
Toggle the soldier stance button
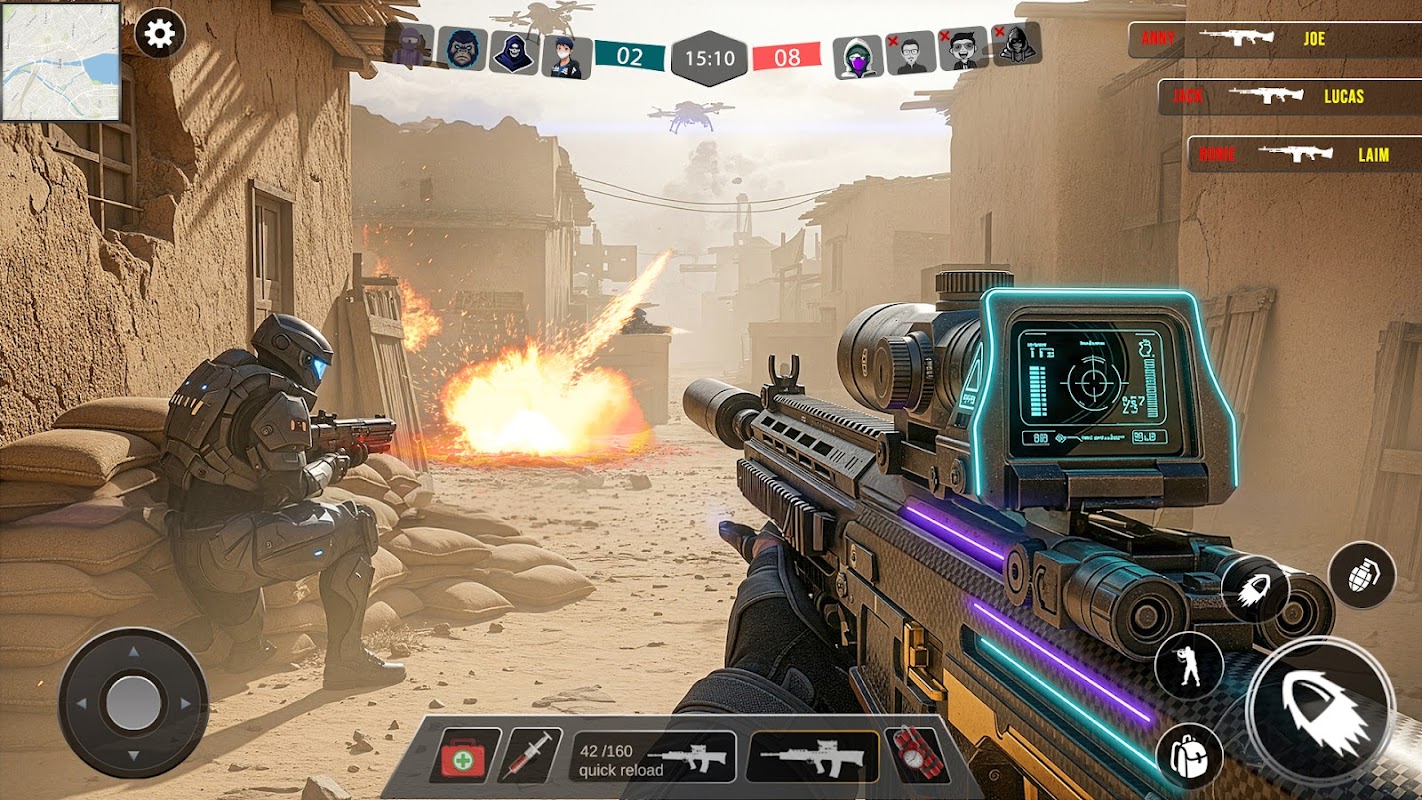pos(1189,666)
